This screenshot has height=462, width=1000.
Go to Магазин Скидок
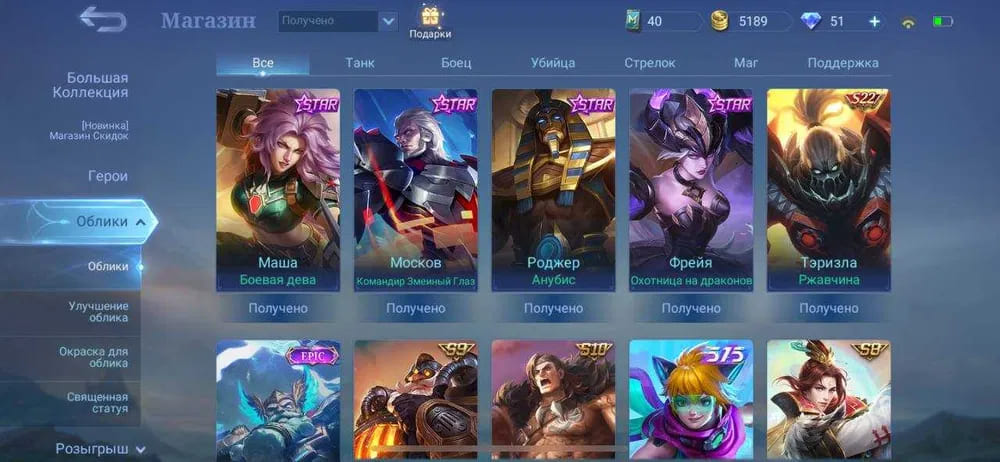pyautogui.click(x=88, y=131)
